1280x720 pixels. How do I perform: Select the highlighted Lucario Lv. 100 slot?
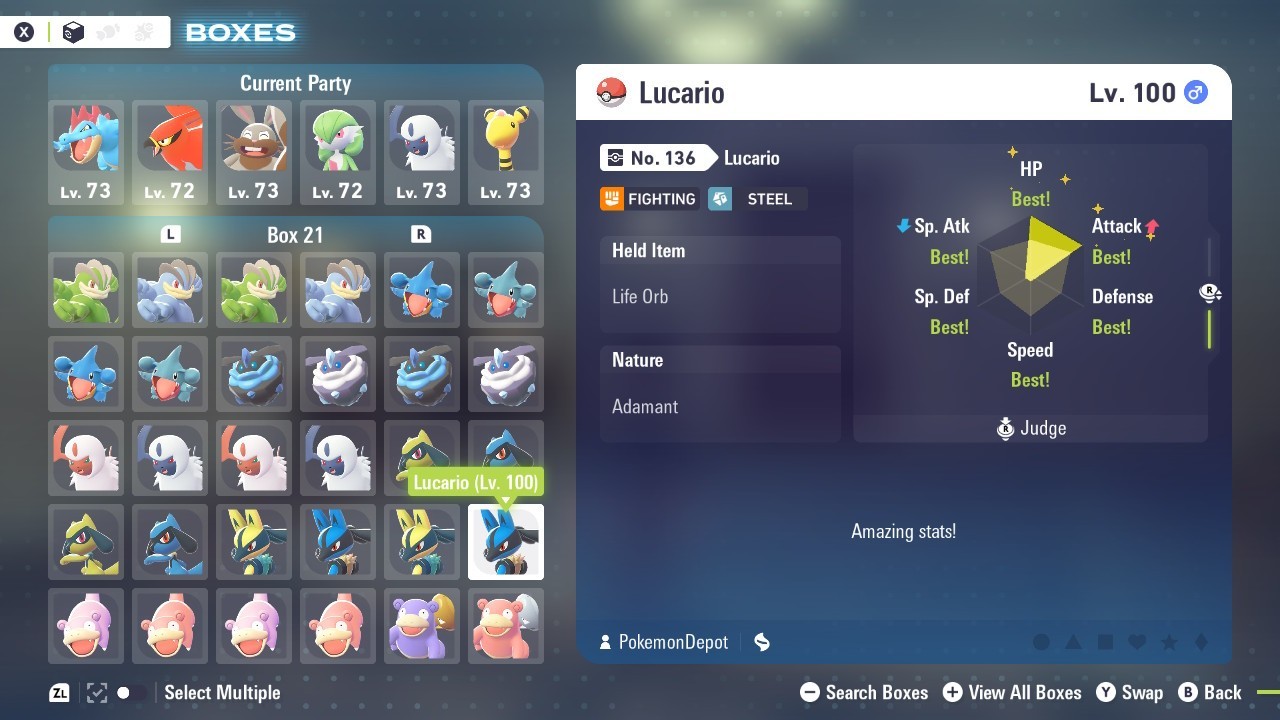pos(506,542)
